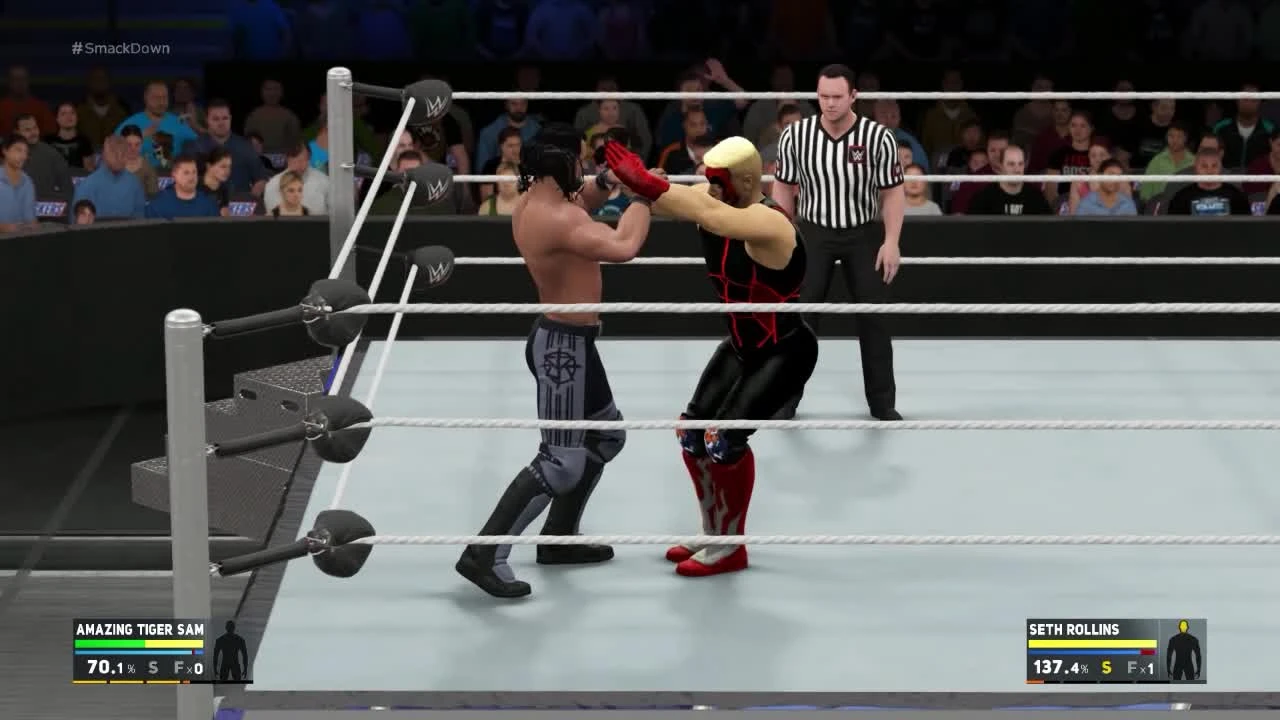The width and height of the screenshot is (1280, 720).
Task: Click Amazing Tiger Sam's green health bar
Action: 110,643
